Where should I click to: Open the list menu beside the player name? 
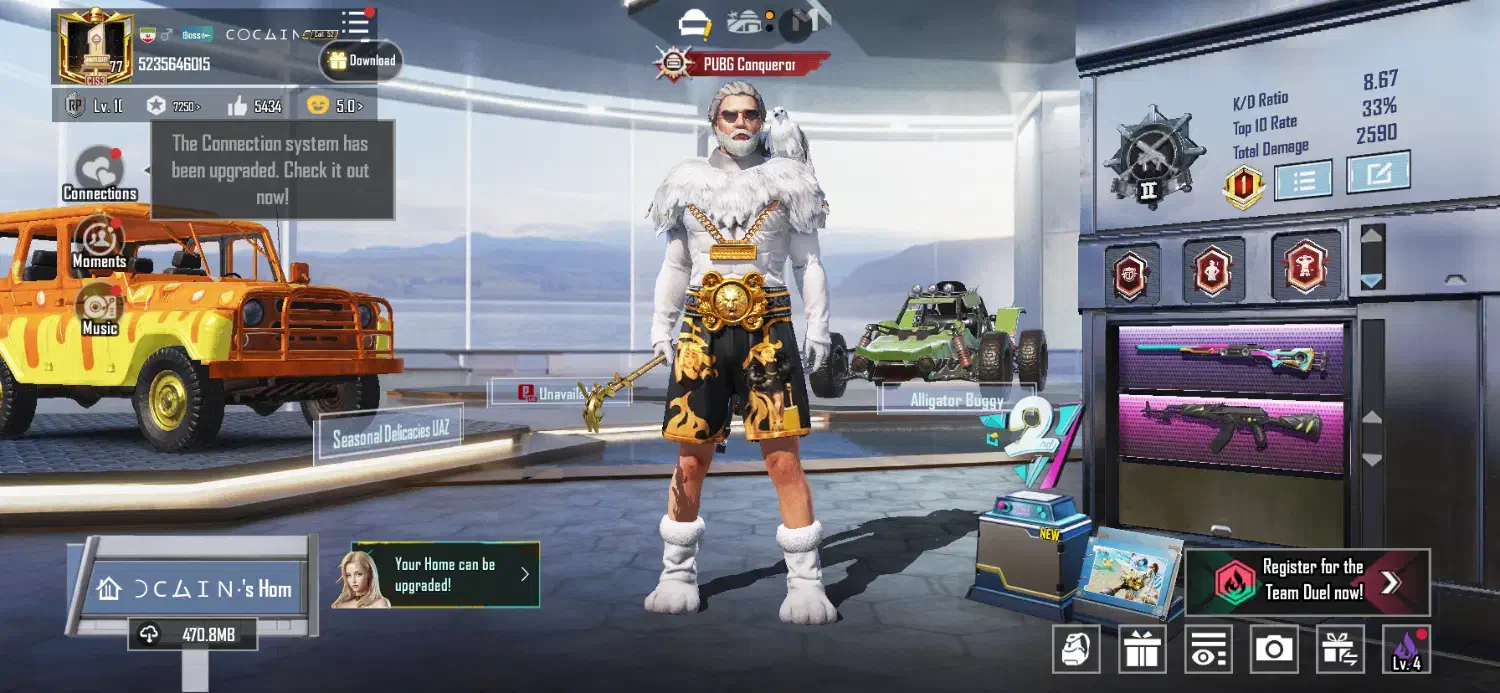355,22
